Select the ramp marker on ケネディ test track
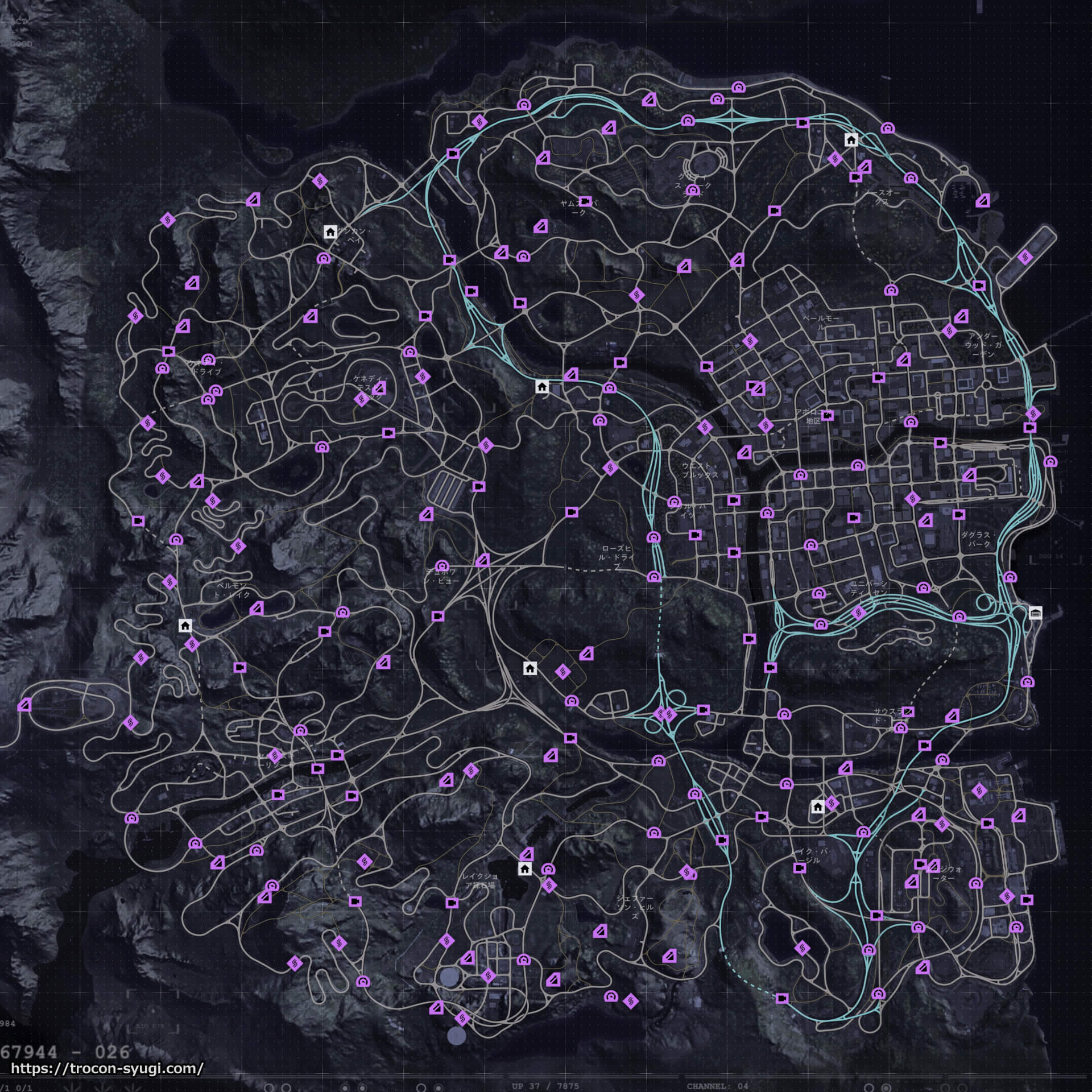The height and width of the screenshot is (1092, 1092). pos(379,388)
